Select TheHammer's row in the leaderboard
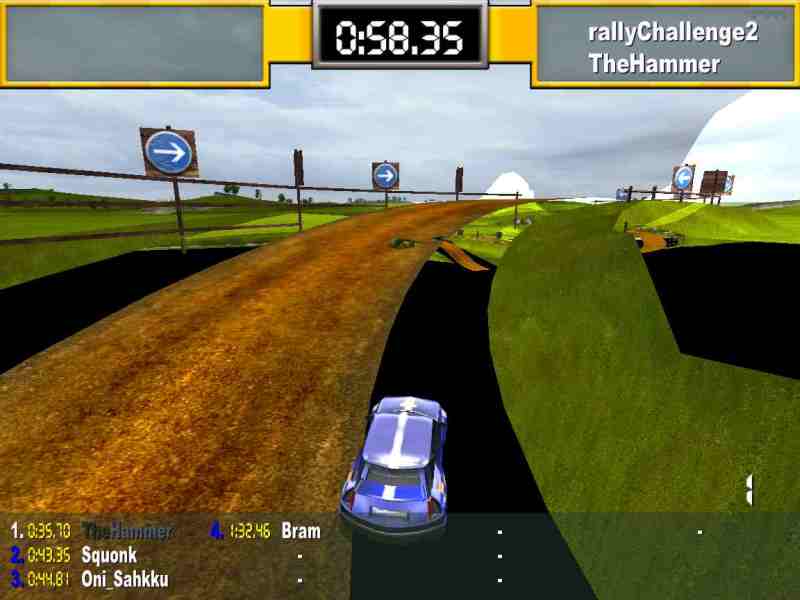Screen dimensions: 800x600 (x=127, y=531)
